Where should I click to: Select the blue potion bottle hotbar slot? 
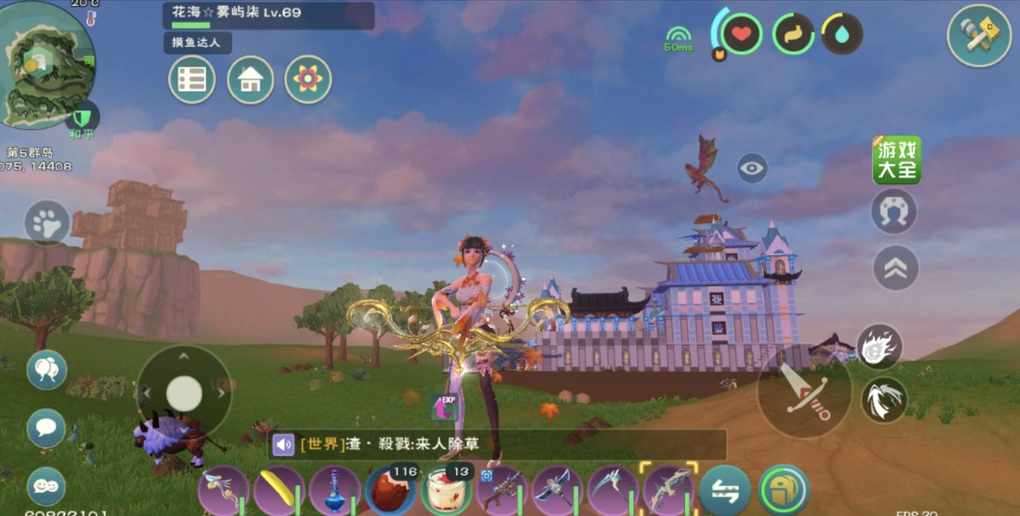tap(335, 491)
